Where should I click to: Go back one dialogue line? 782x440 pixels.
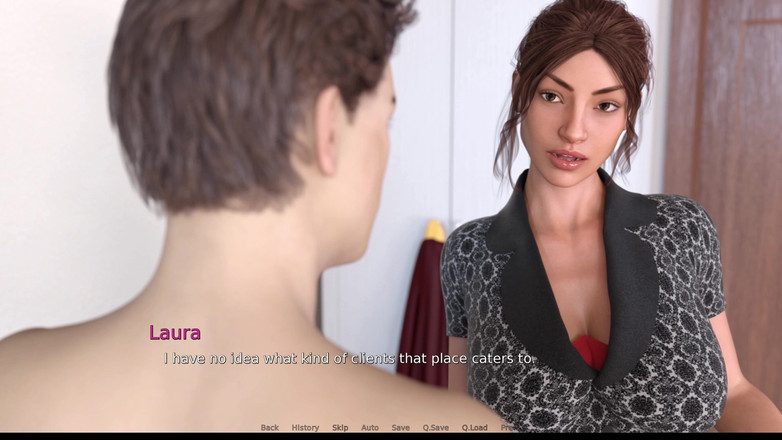click(270, 428)
